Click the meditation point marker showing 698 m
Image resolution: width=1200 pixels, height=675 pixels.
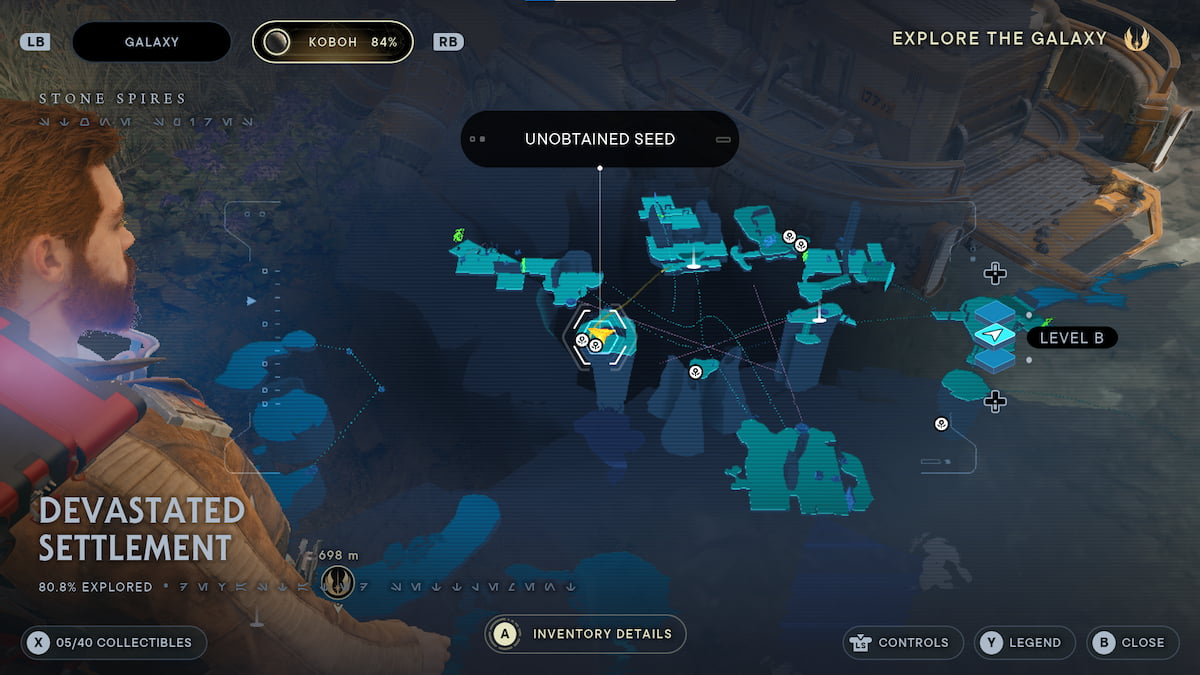click(338, 580)
